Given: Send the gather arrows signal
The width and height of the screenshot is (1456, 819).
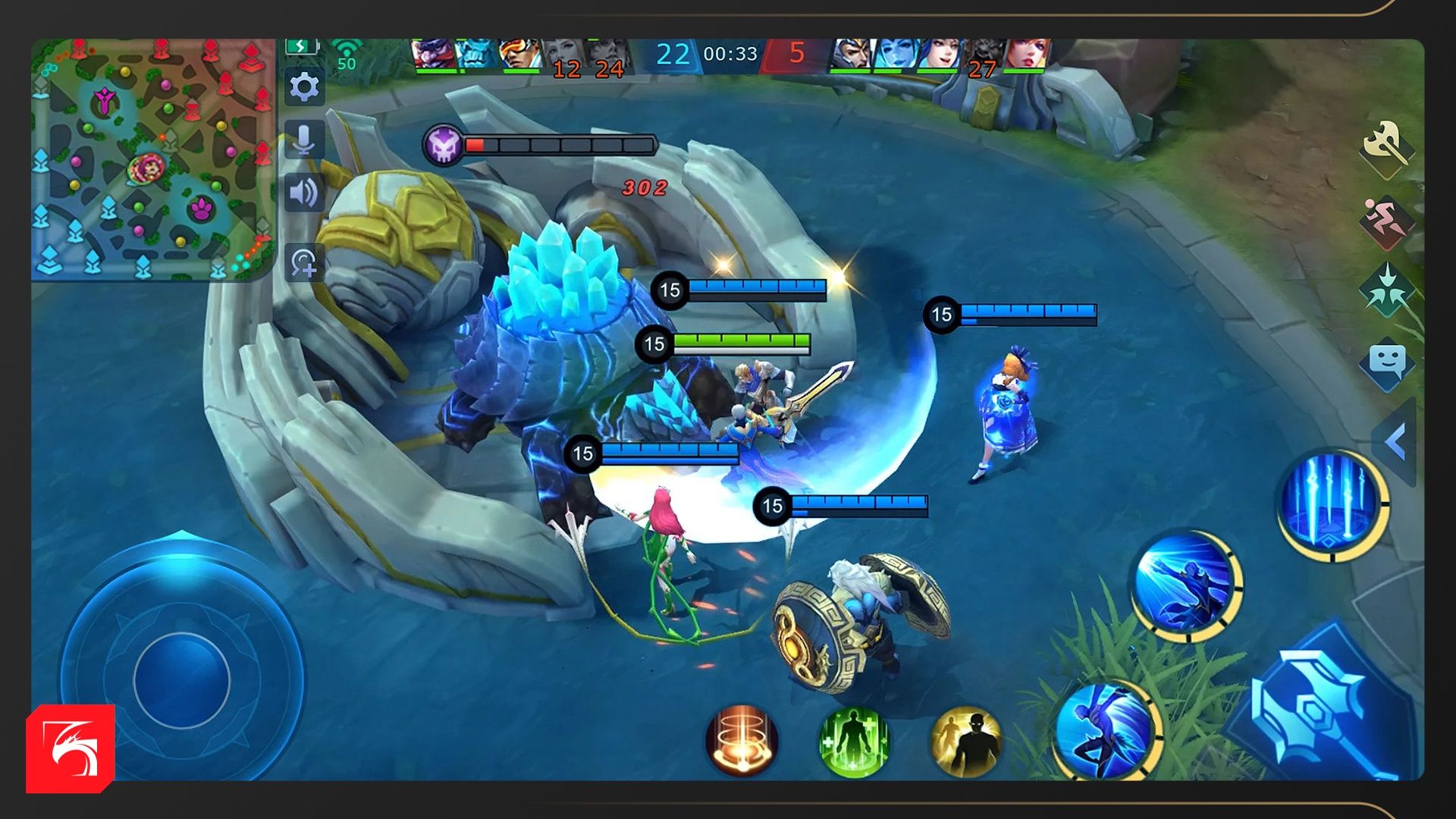Looking at the screenshot, I should [x=1387, y=292].
